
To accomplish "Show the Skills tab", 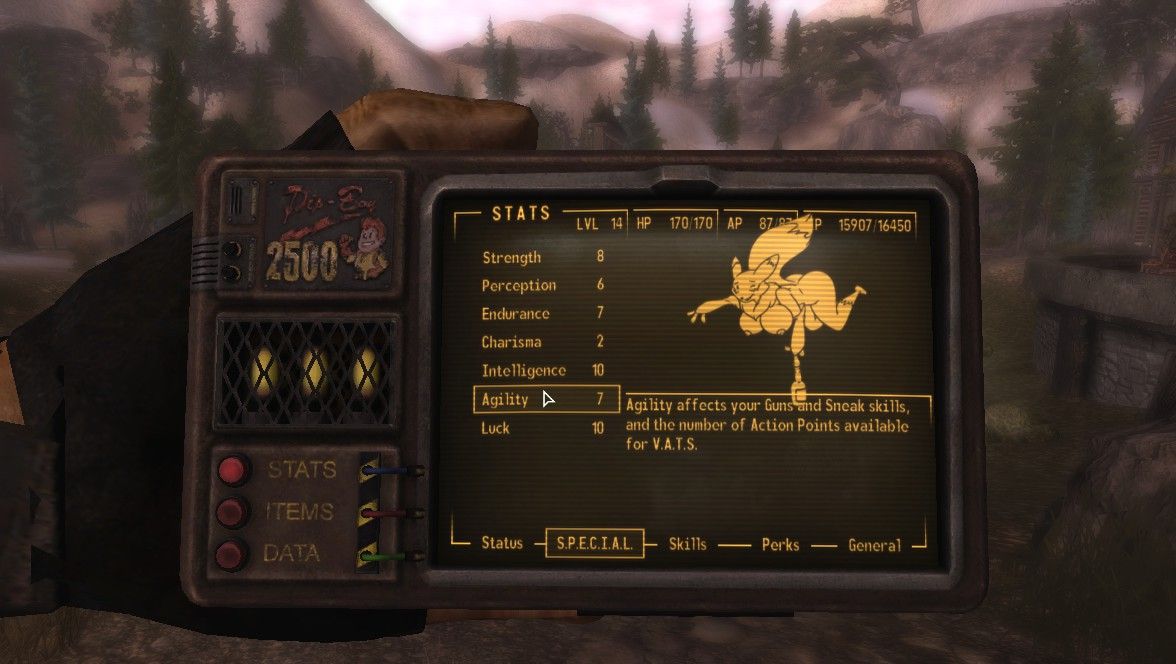I will point(687,544).
